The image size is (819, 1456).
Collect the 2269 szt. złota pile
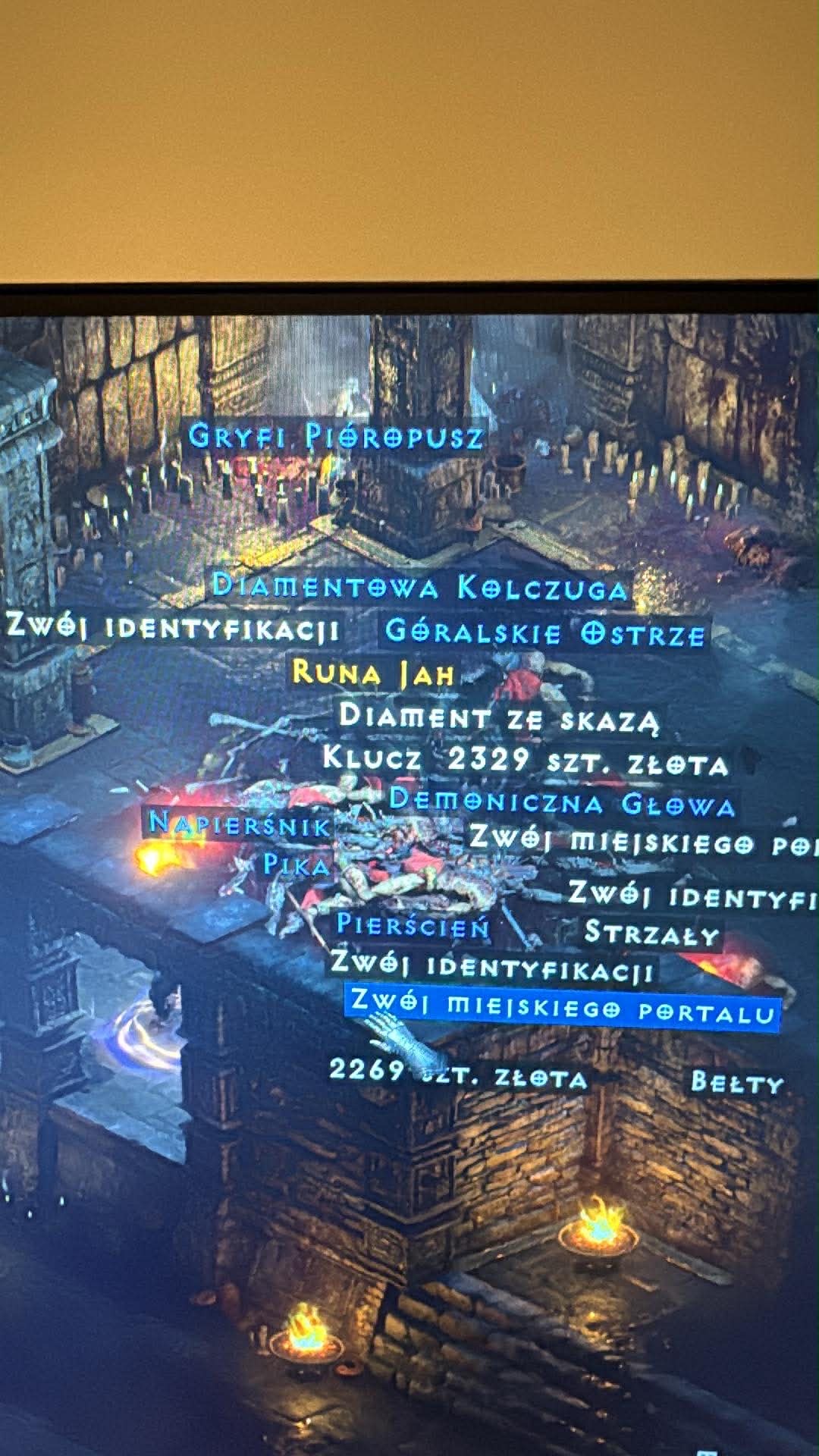click(458, 1076)
